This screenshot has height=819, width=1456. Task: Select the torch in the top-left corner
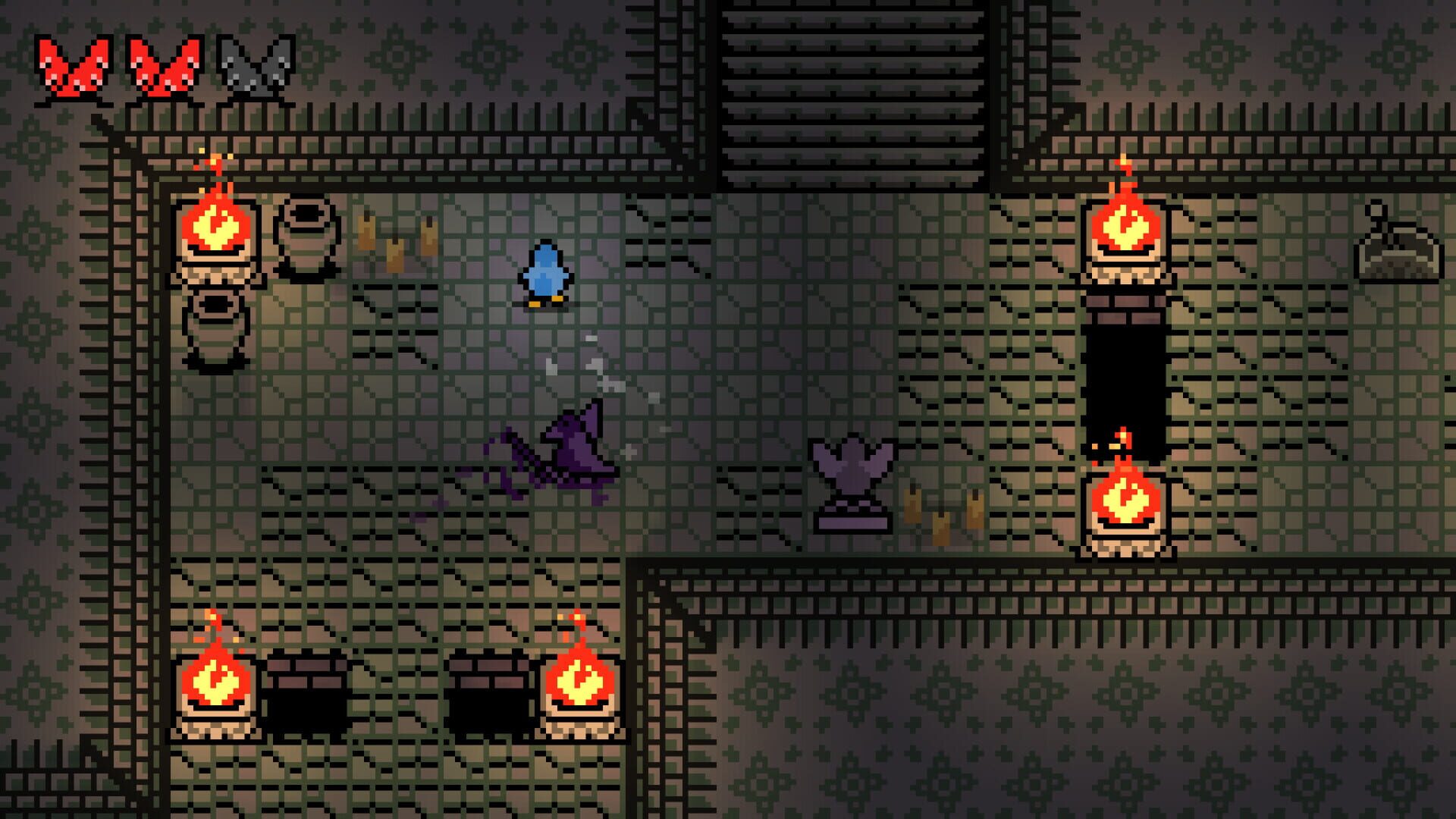(216, 227)
